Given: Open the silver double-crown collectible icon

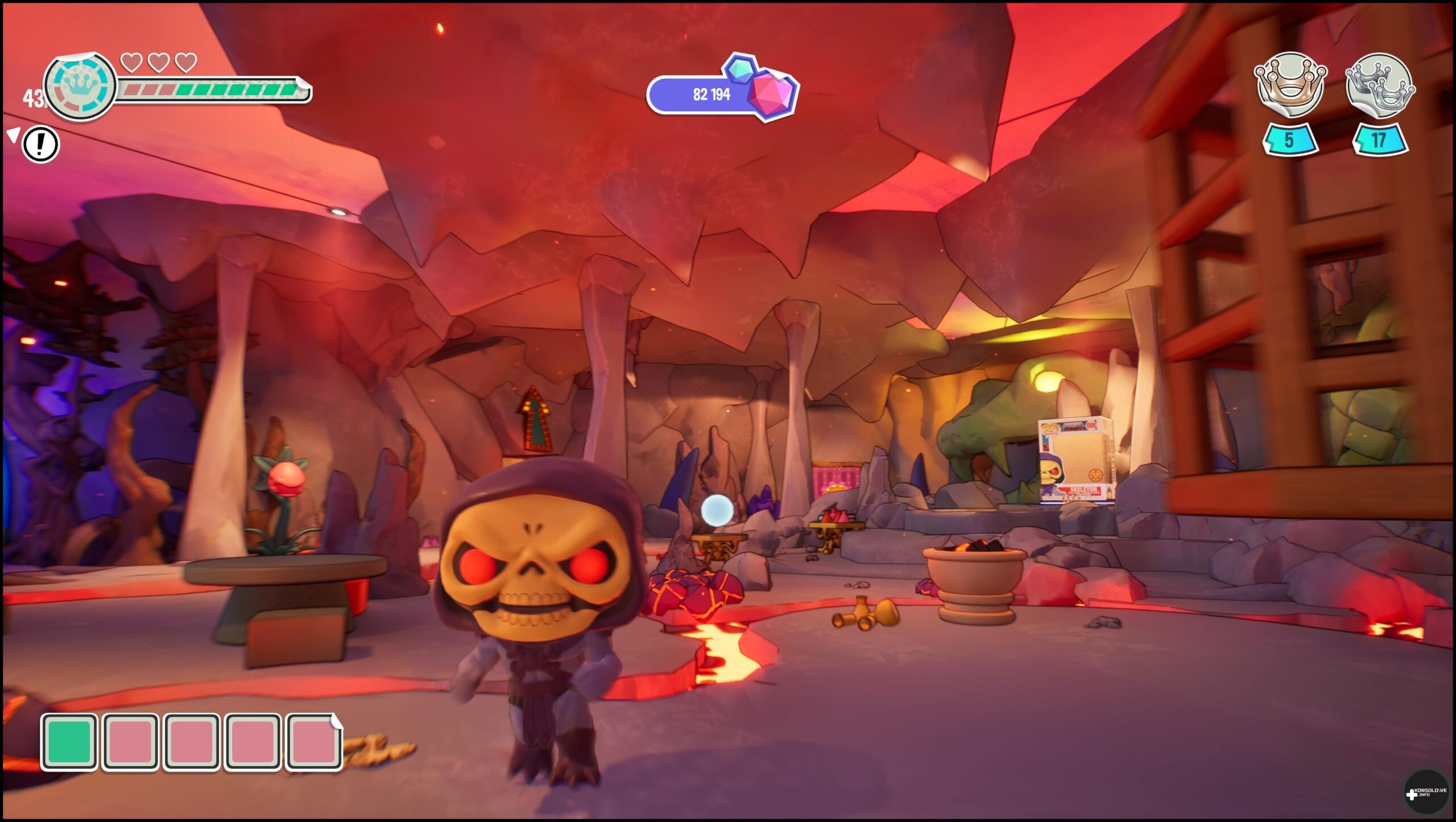Looking at the screenshot, I should 1380,86.
